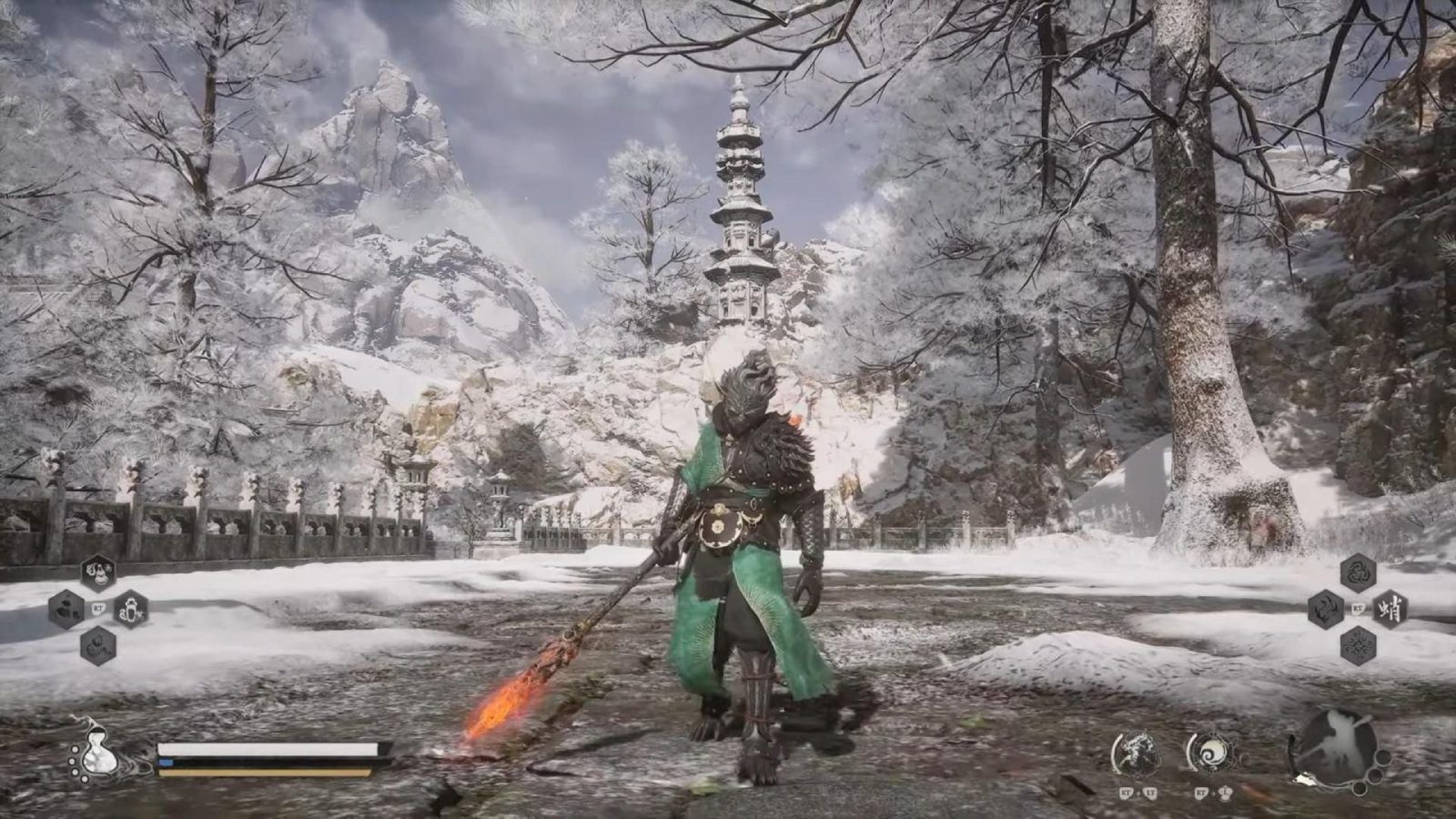Select the gourd flask at bottom left
This screenshot has width=1456, height=819.
[100, 758]
